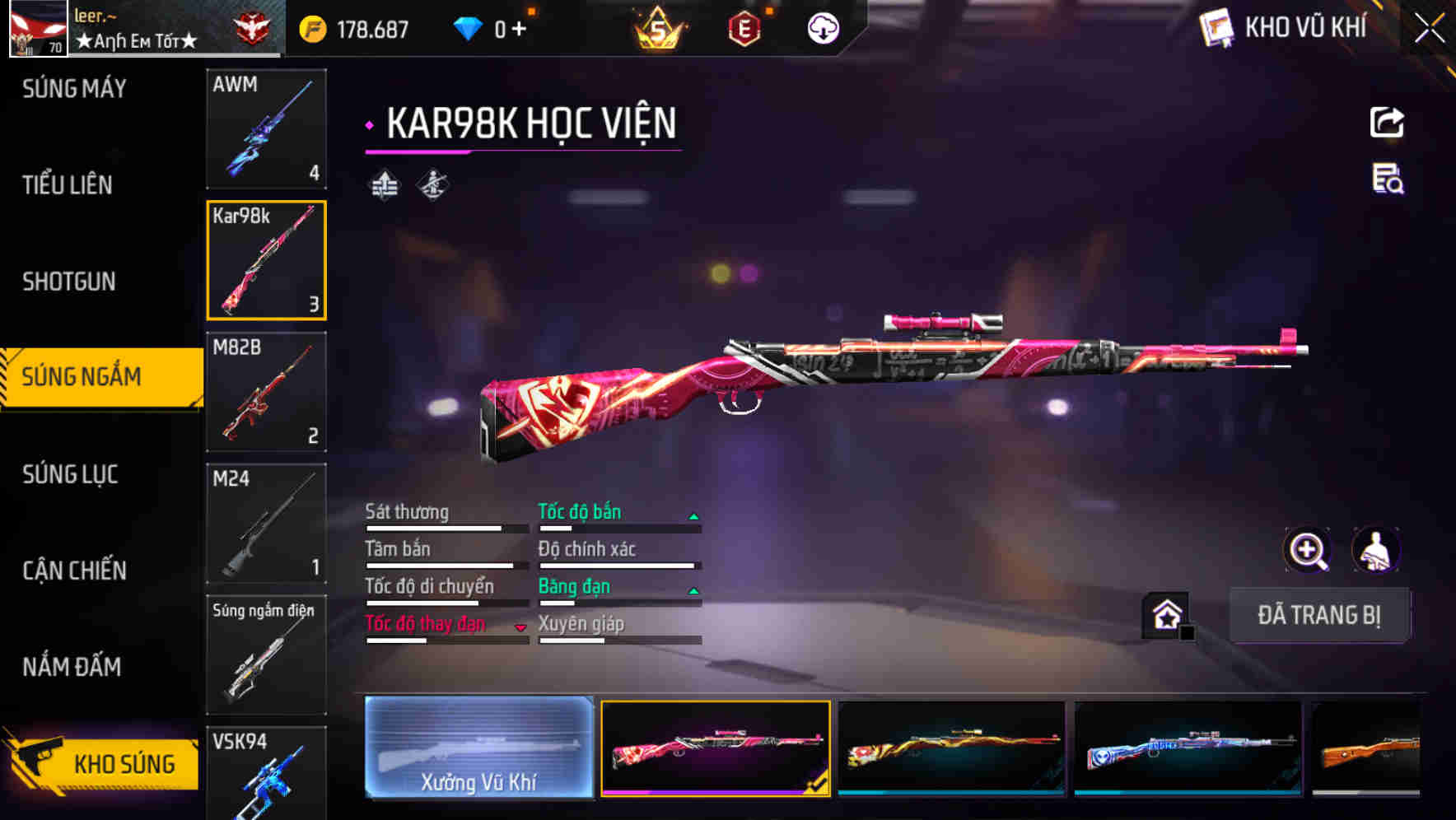Click the Sát thương stat bar
The height and width of the screenshot is (820, 1456).
click(x=436, y=527)
